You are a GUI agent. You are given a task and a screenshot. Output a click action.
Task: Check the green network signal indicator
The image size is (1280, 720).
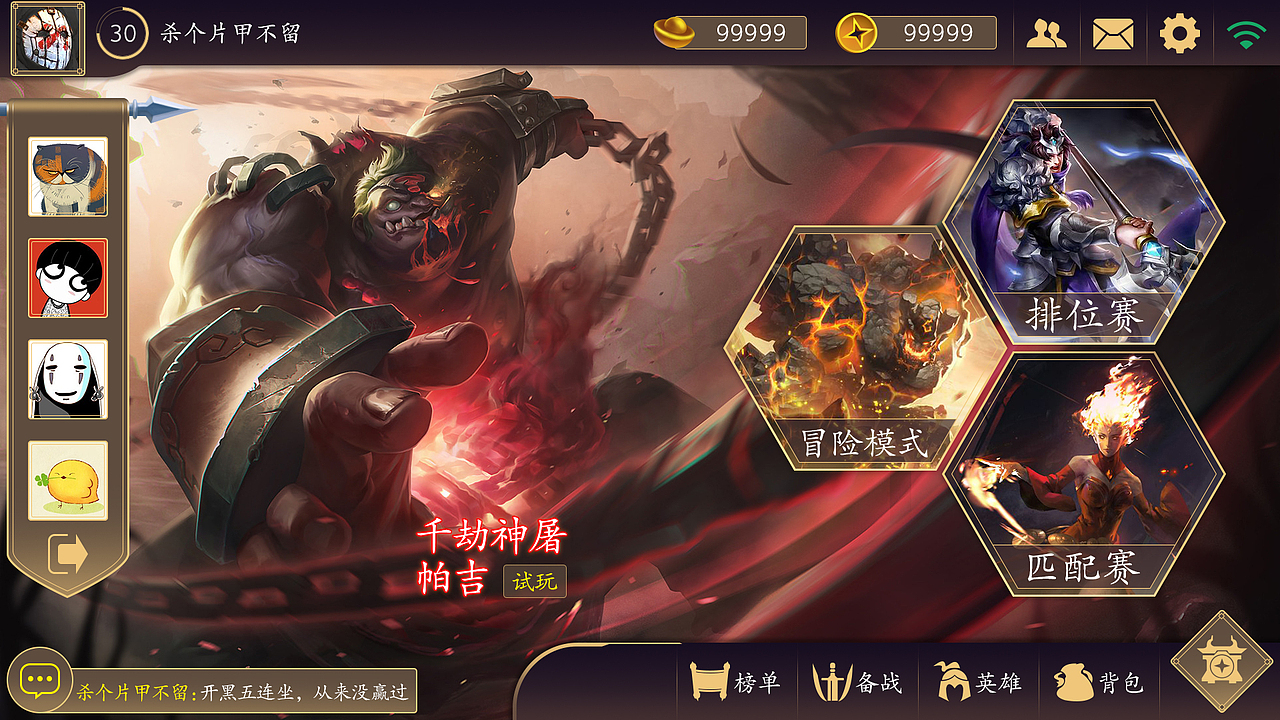pos(1246,32)
